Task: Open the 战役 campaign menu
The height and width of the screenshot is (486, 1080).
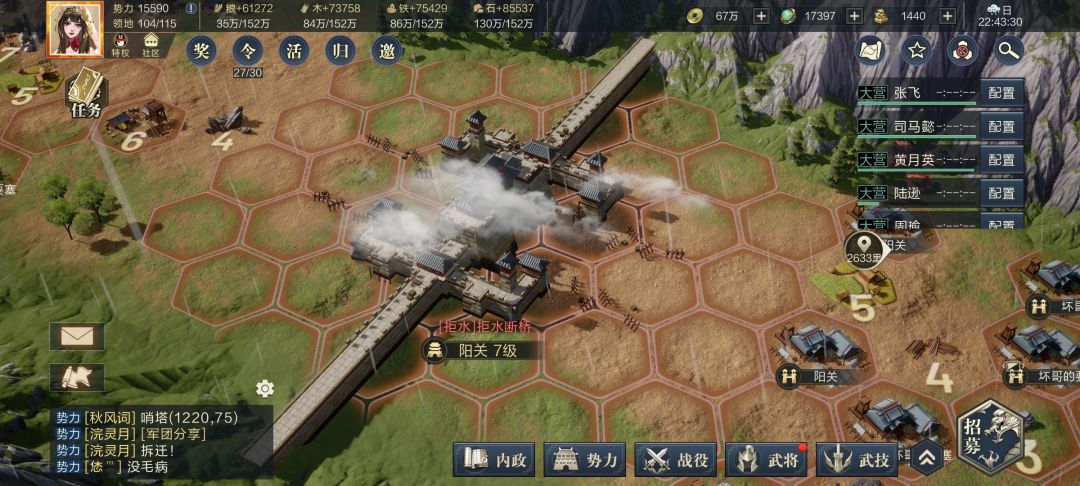Action: 676,461
